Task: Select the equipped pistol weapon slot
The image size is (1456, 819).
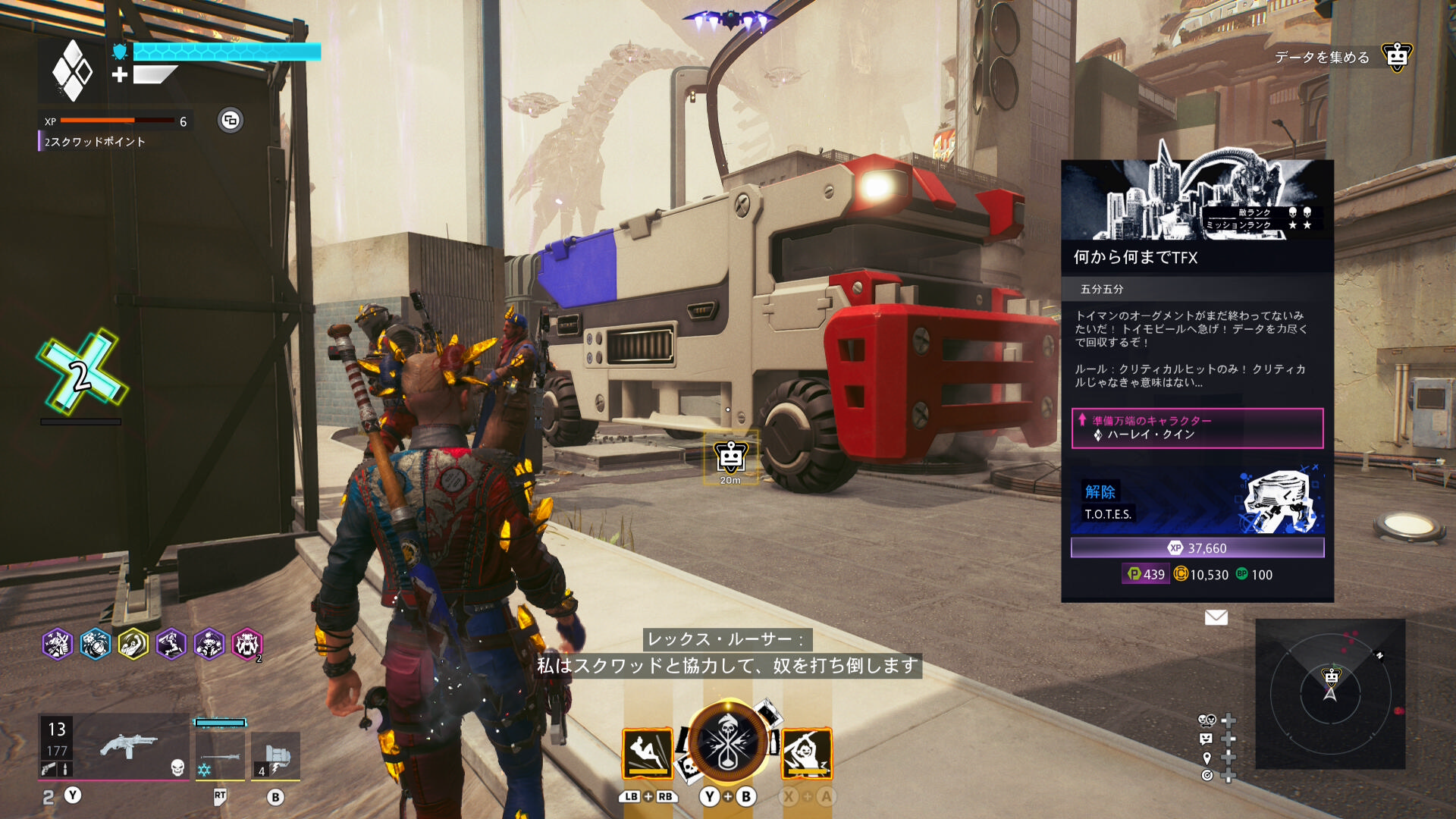Action: (x=127, y=748)
